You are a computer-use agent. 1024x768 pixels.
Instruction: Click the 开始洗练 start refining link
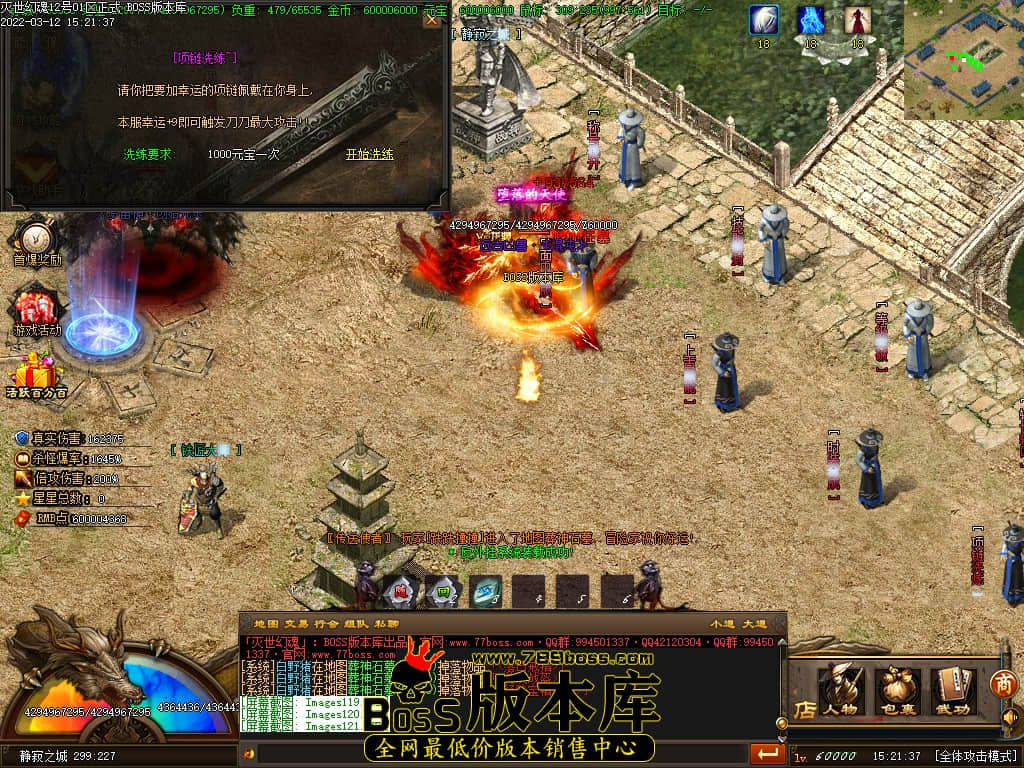369,154
